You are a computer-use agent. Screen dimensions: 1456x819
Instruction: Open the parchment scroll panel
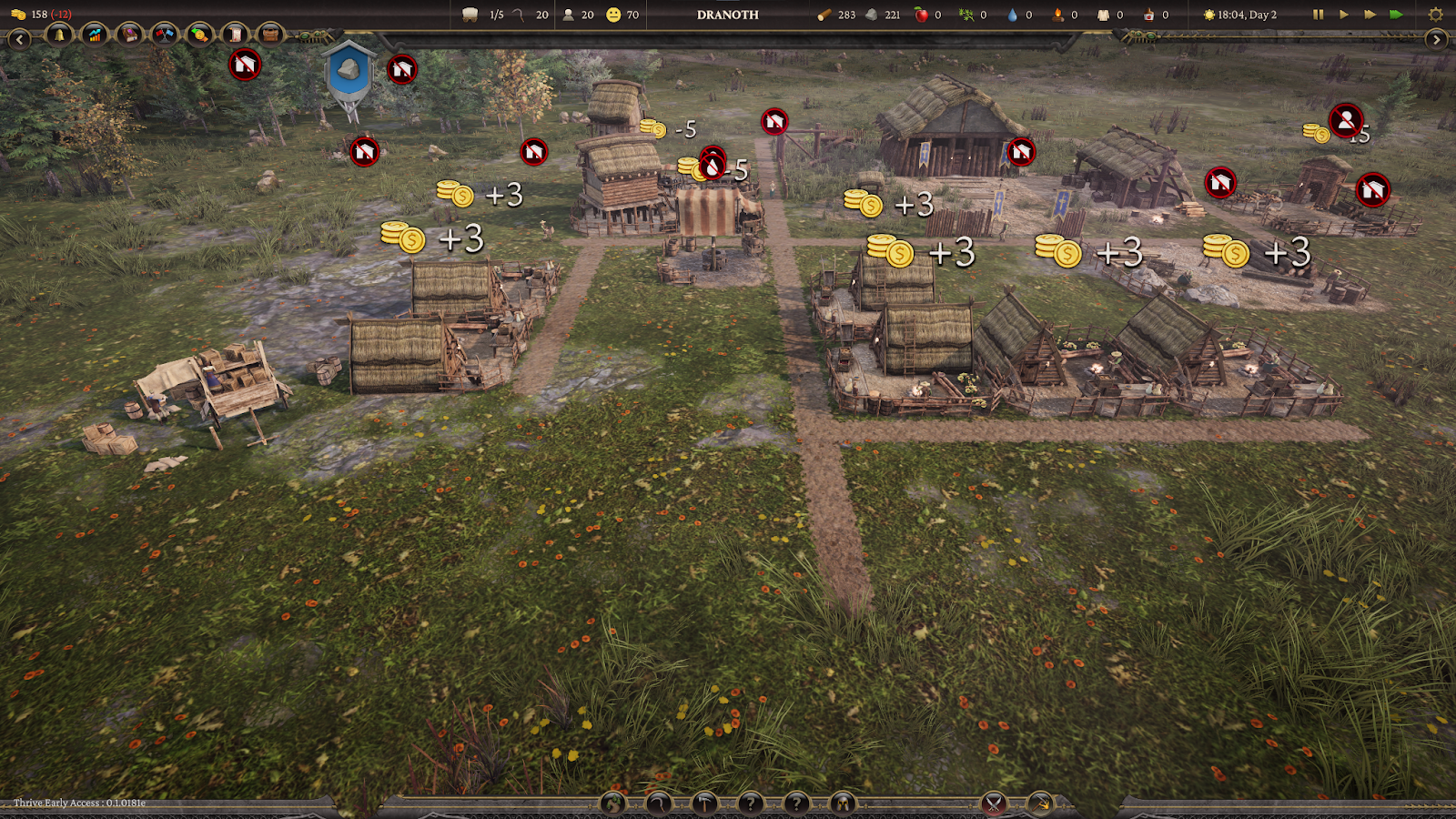(x=235, y=35)
